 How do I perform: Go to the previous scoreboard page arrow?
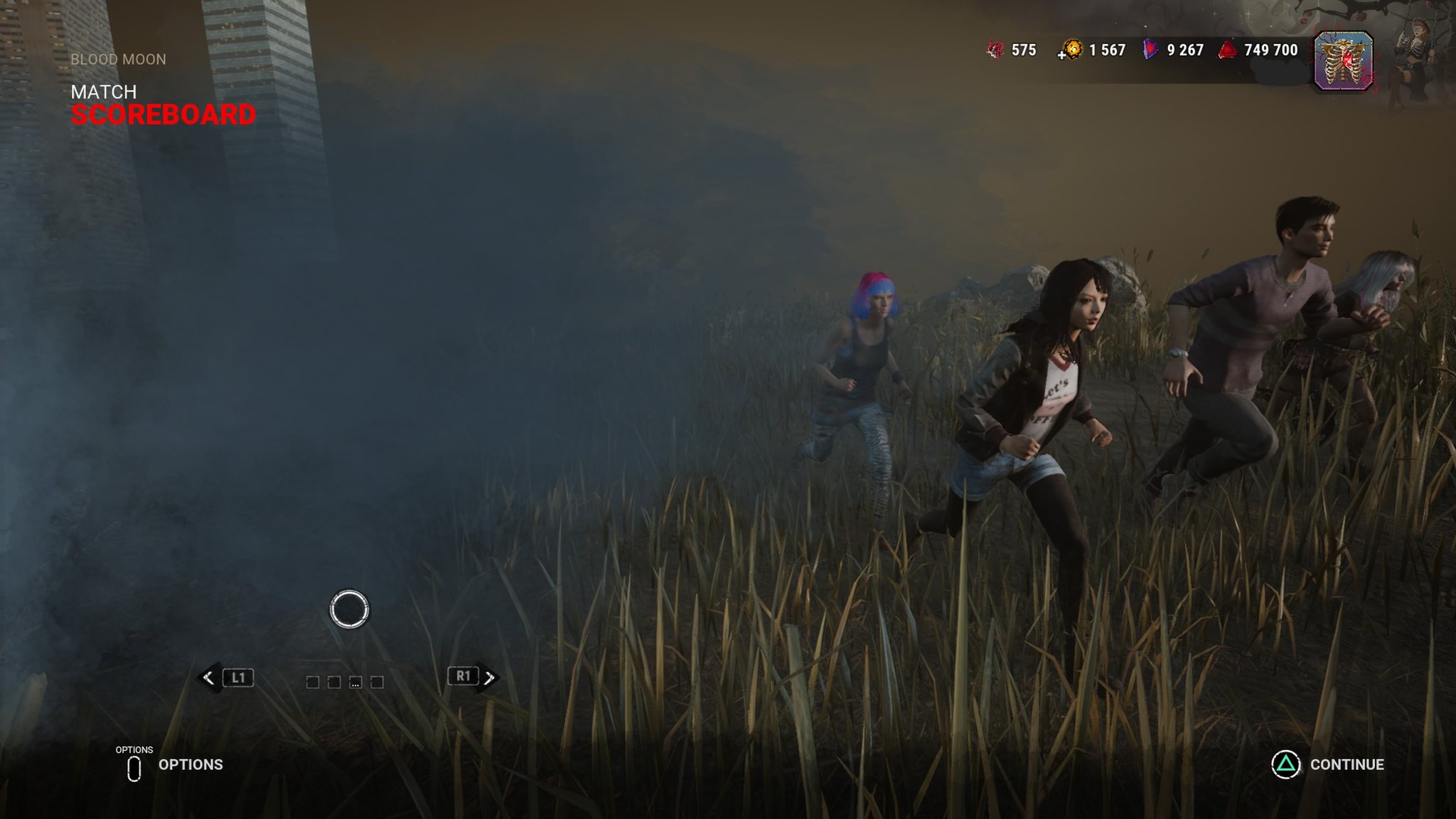(x=208, y=678)
